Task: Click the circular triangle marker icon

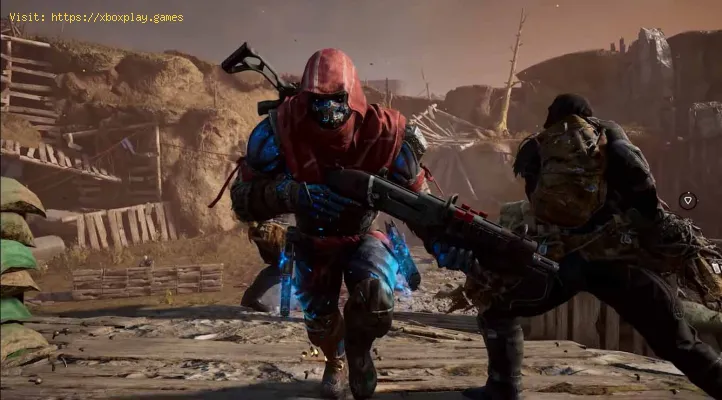Action: pyautogui.click(x=687, y=200)
